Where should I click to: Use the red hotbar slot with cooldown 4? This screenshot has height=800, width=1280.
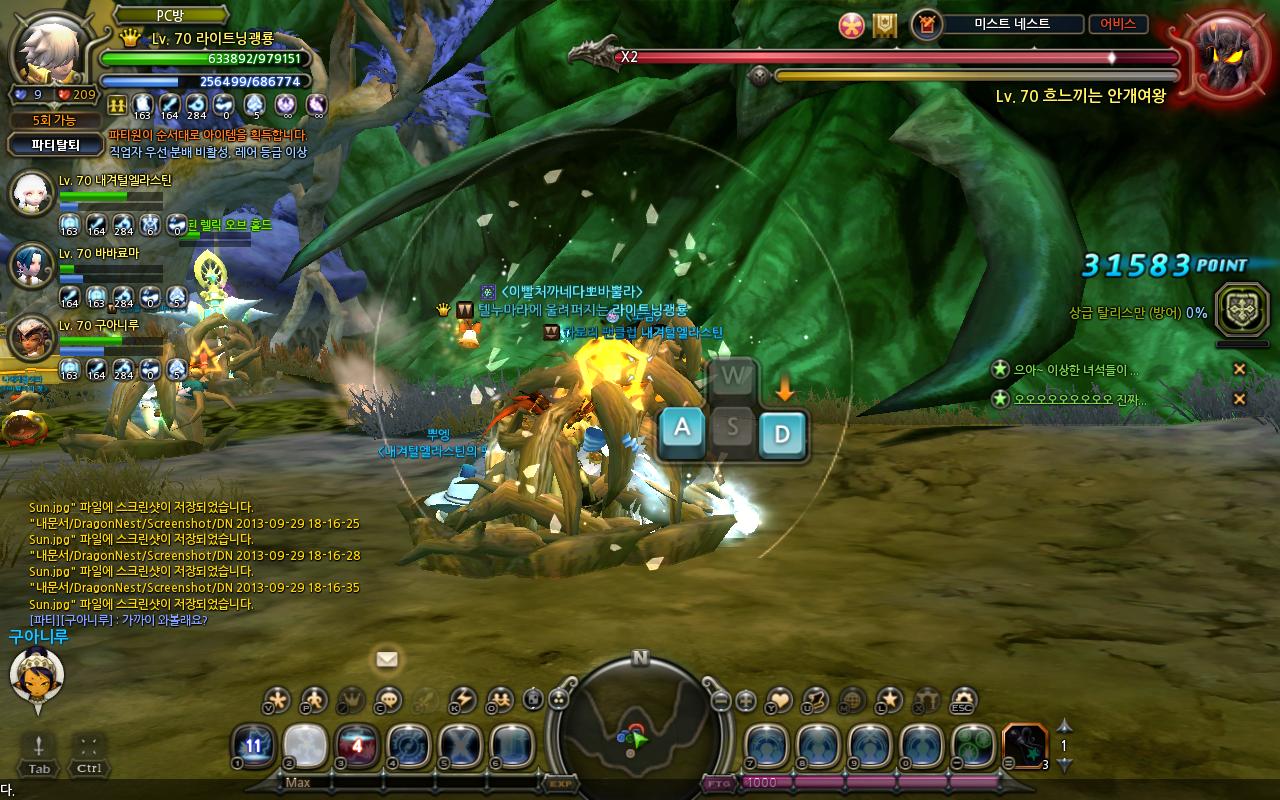(358, 746)
